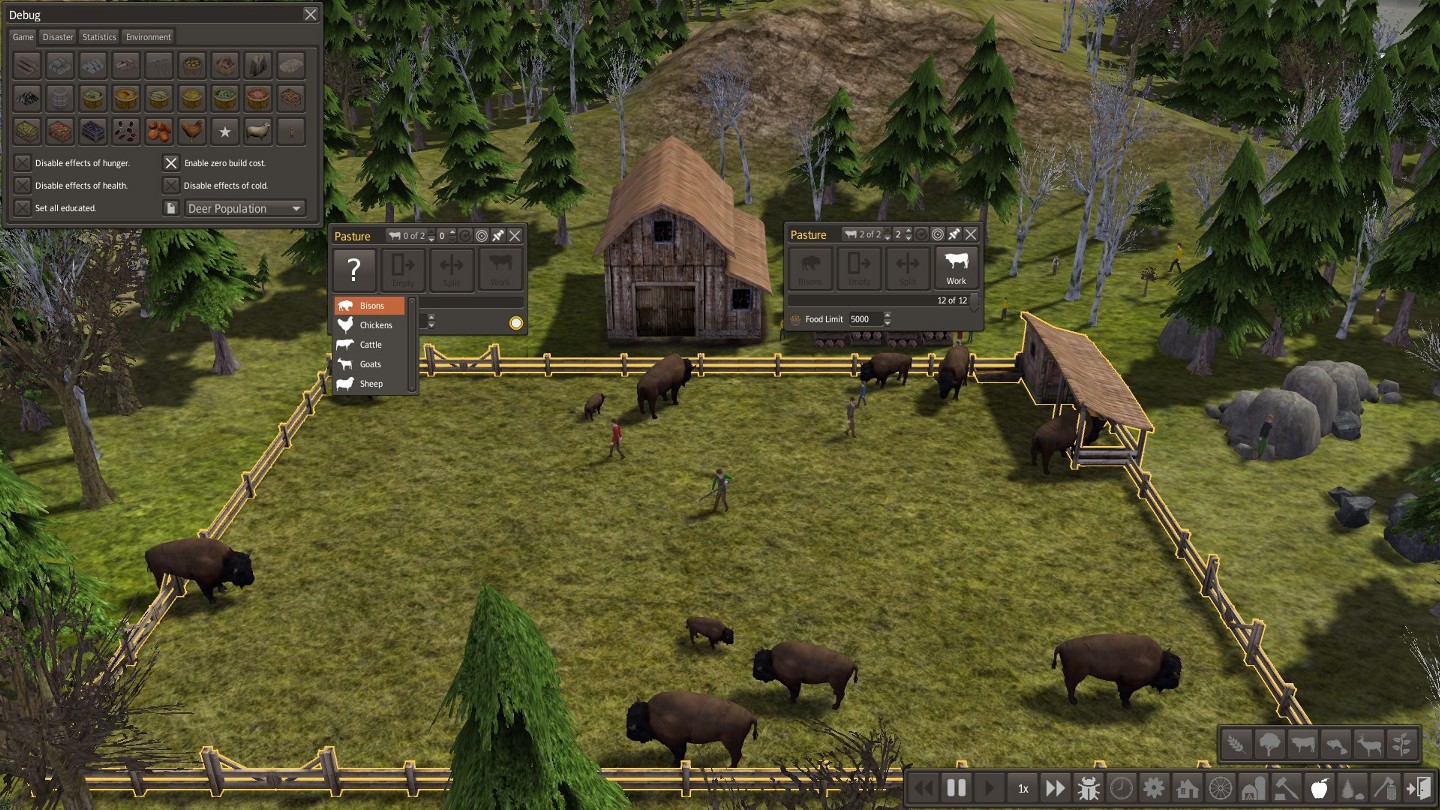Increase game speed with fast-forward button
Viewport: 1440px width, 810px height.
(x=1055, y=788)
